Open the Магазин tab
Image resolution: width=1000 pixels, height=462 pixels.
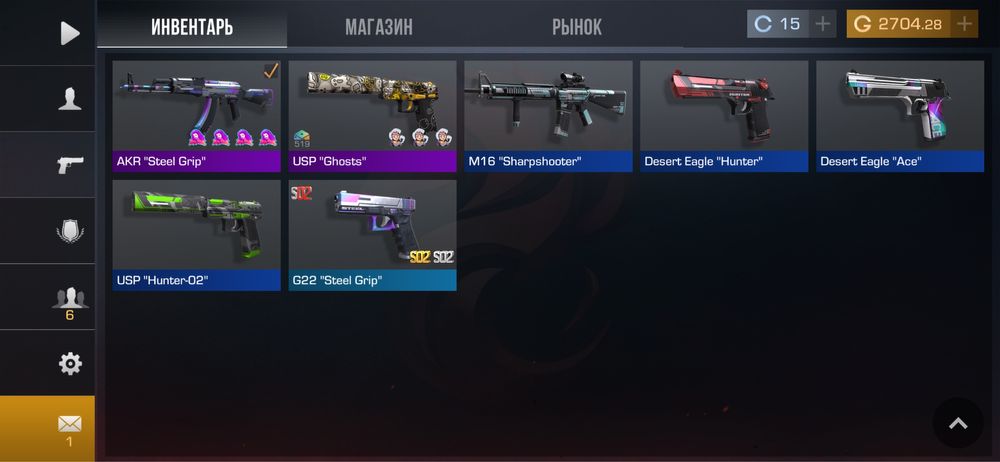[x=378, y=27]
